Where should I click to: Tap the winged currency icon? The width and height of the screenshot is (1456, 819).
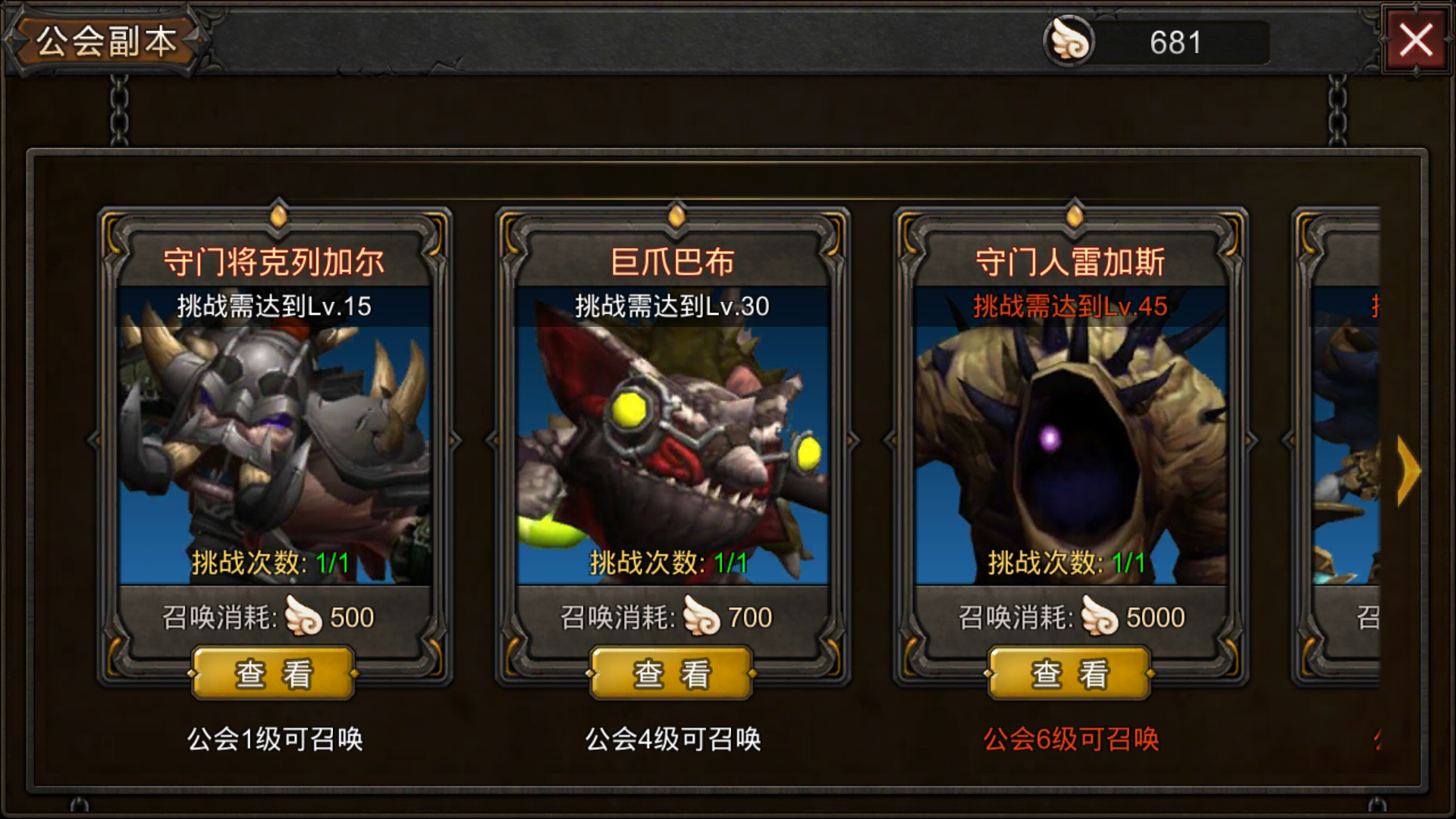click(x=1069, y=42)
